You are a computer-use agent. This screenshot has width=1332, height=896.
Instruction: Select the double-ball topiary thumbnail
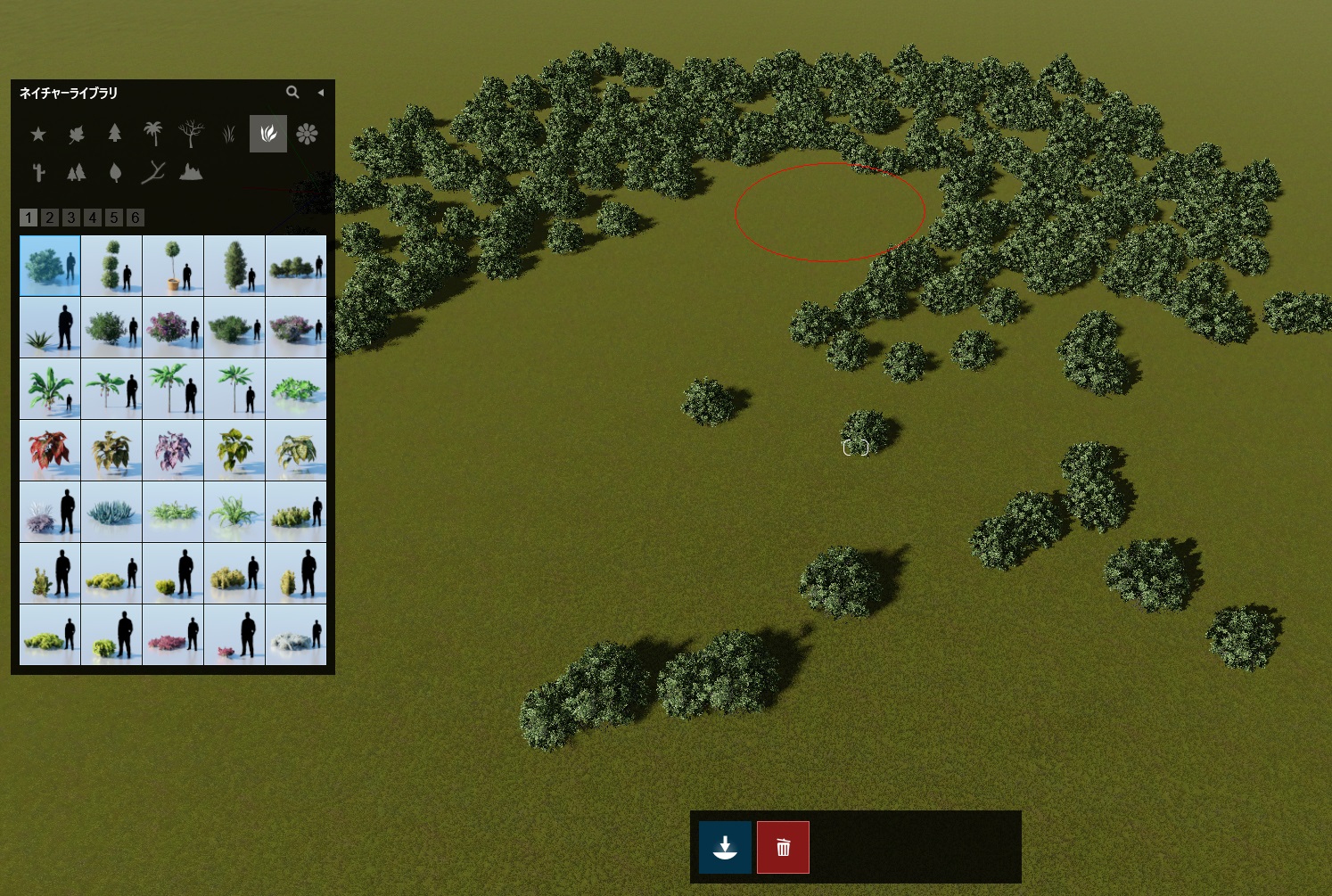click(111, 266)
